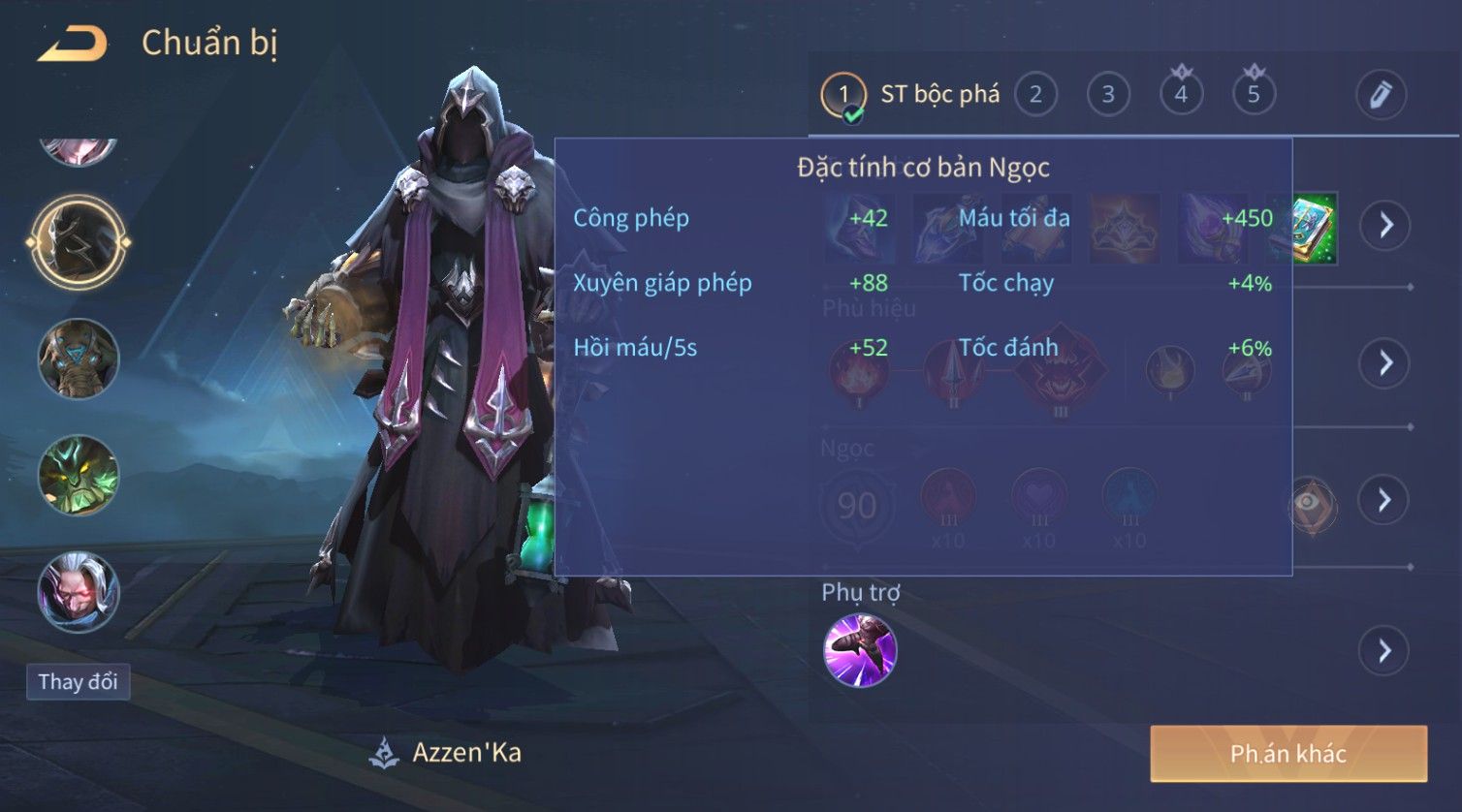Click the Phản khác button
The image size is (1462, 812).
[1287, 754]
